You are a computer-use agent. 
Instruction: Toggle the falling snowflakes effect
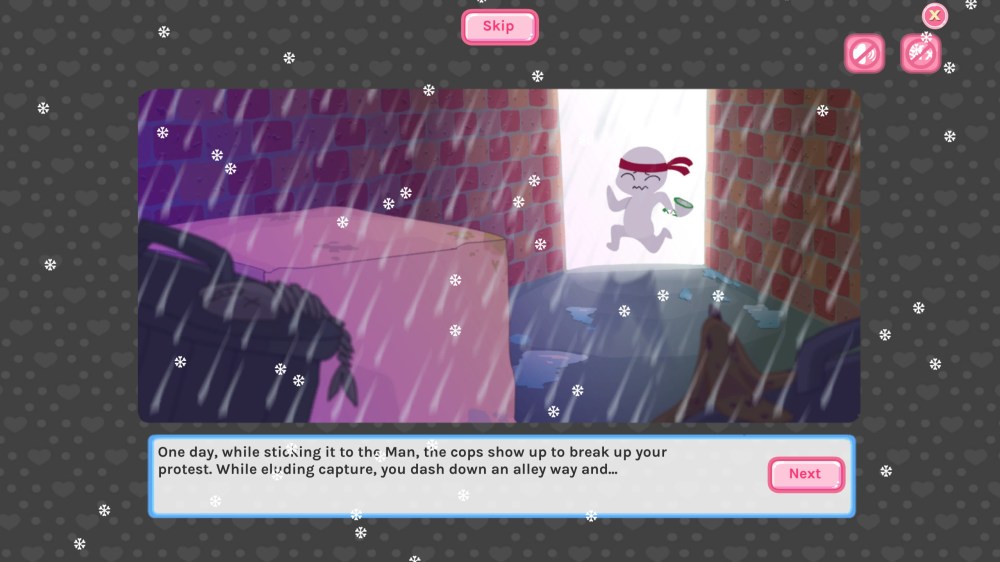pos(920,54)
